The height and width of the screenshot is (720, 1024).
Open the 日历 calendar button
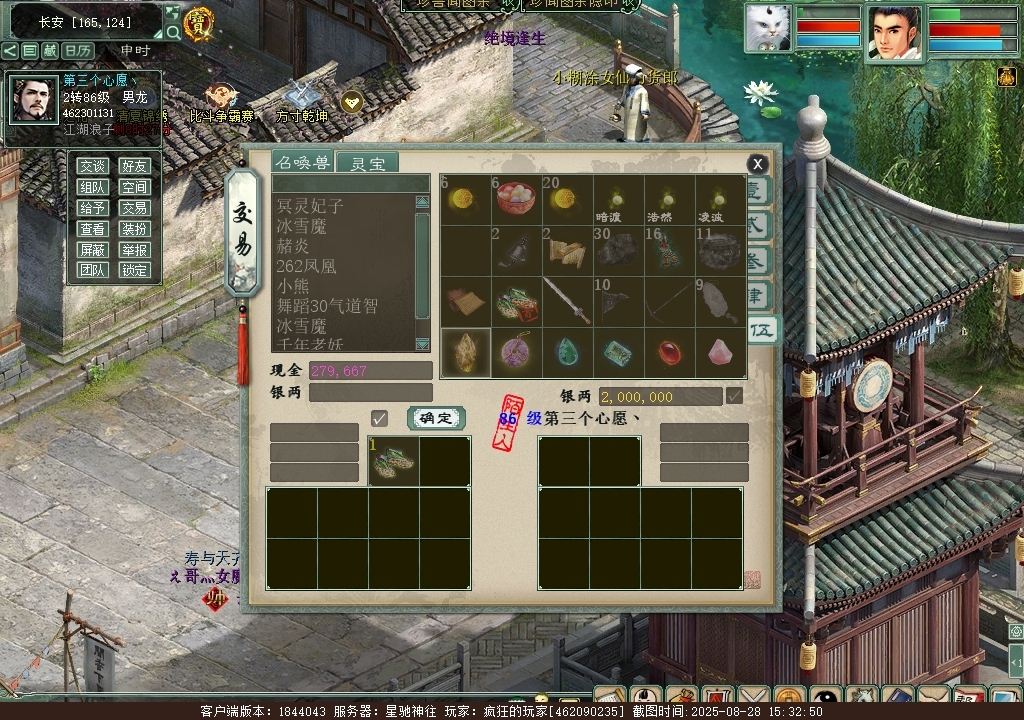77,50
